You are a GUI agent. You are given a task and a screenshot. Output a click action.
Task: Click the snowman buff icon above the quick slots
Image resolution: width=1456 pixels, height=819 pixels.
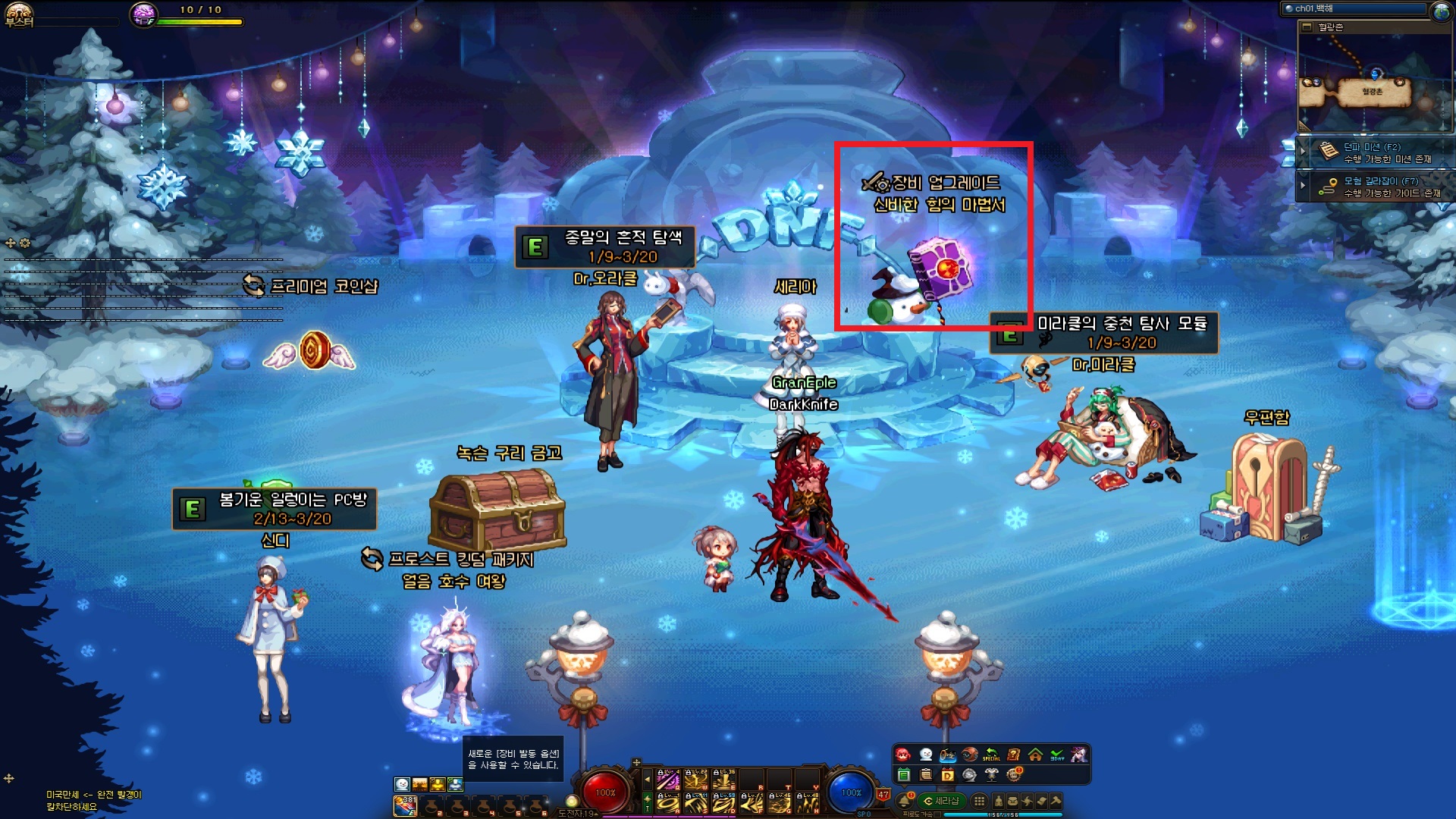coord(402,784)
